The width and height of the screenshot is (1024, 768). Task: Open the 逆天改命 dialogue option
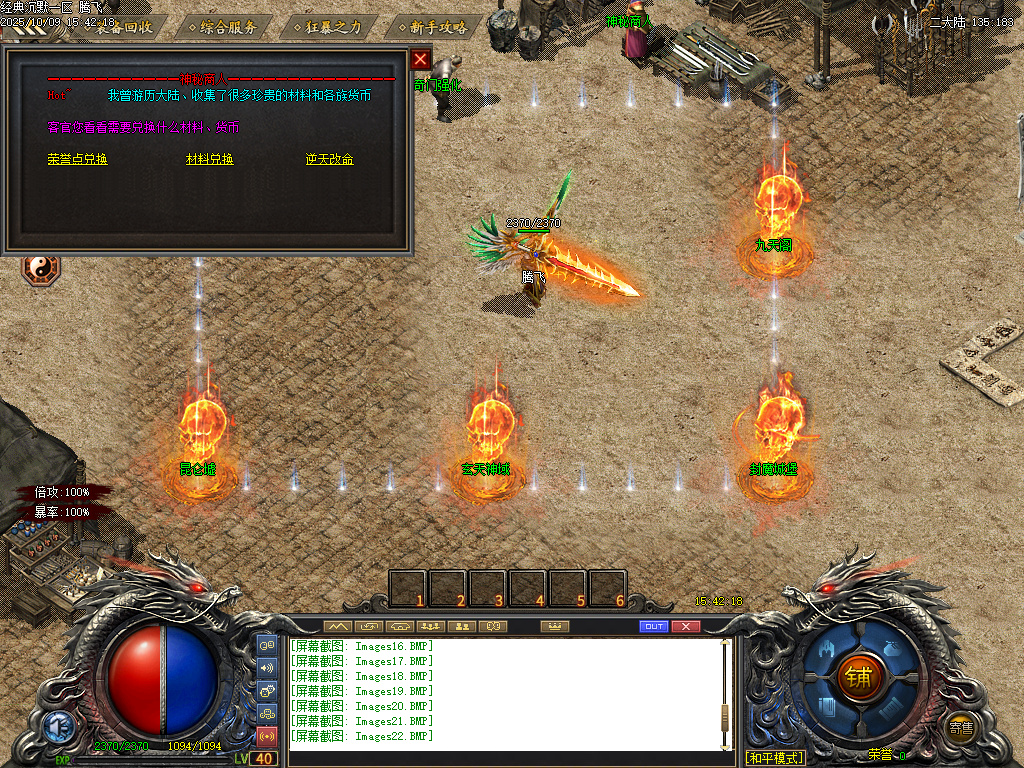(330, 159)
